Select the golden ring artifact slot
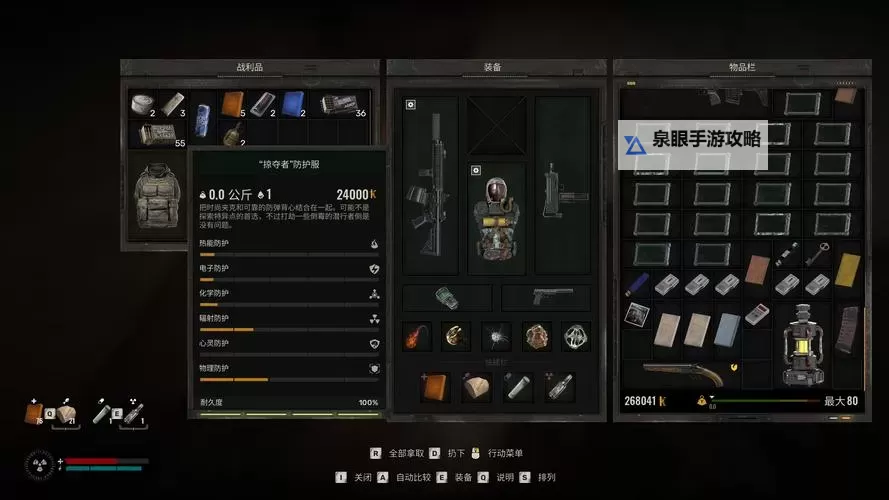Image resolution: width=889 pixels, height=500 pixels. (455, 337)
